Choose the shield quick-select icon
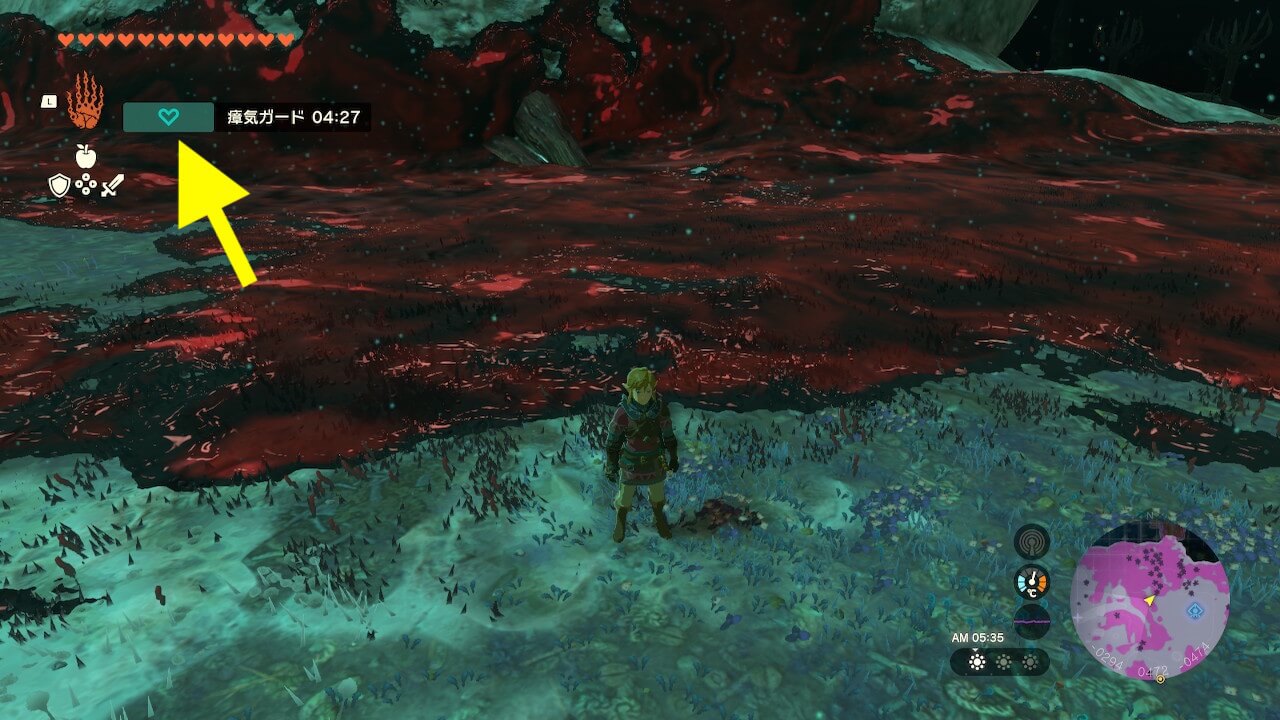 pyautogui.click(x=59, y=185)
